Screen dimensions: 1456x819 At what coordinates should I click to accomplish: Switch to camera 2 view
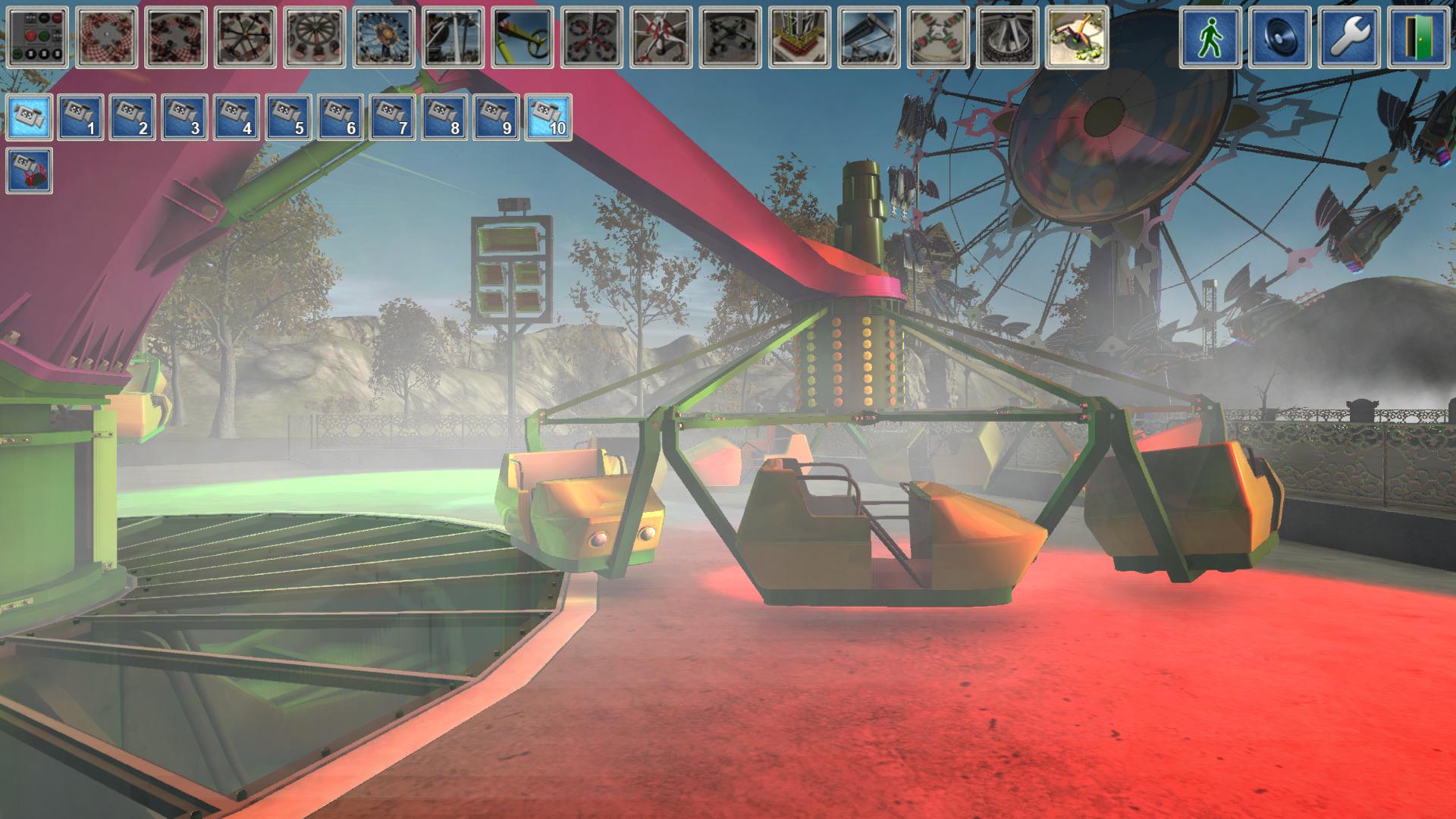point(133,118)
